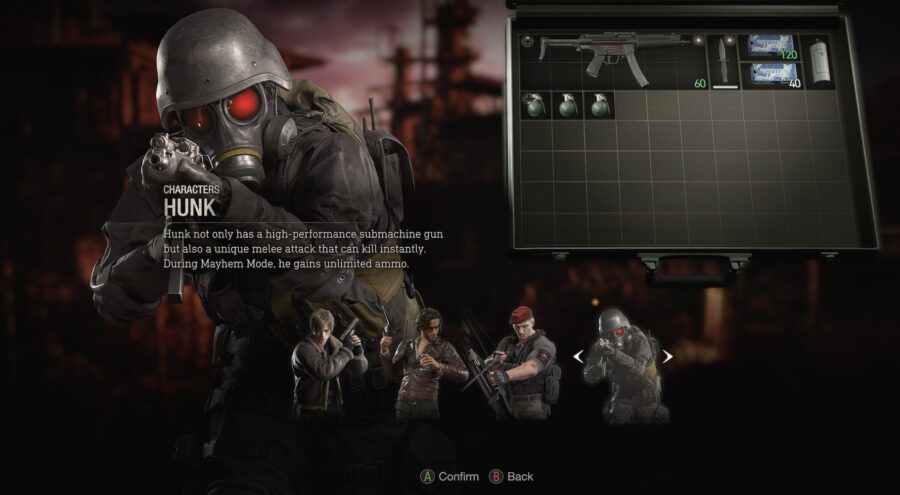900x495 pixels.
Task: Choose the ammo box showing 40 rounds
Action: (x=774, y=75)
